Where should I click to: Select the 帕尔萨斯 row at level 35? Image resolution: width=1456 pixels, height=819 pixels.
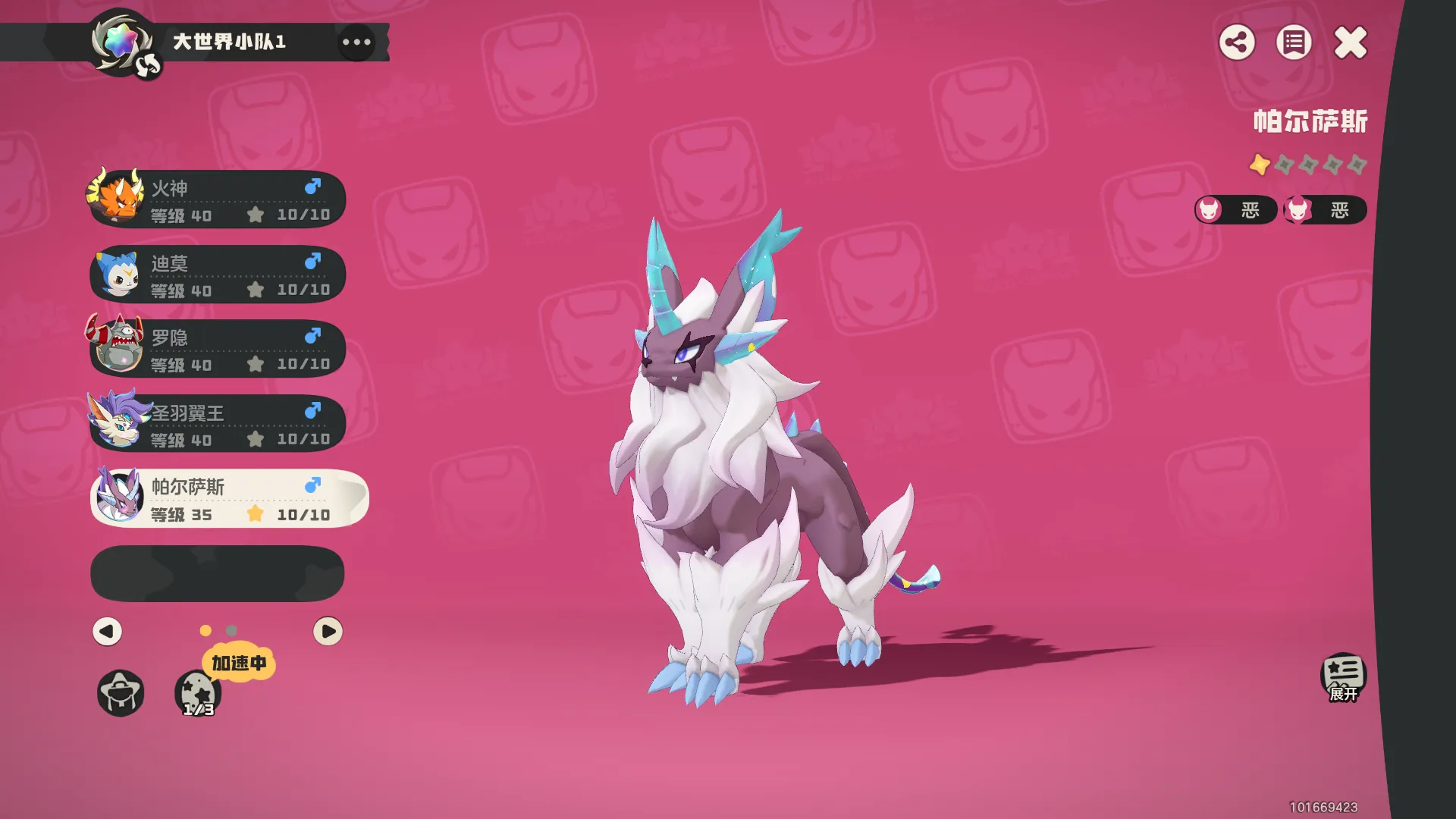[x=227, y=498]
